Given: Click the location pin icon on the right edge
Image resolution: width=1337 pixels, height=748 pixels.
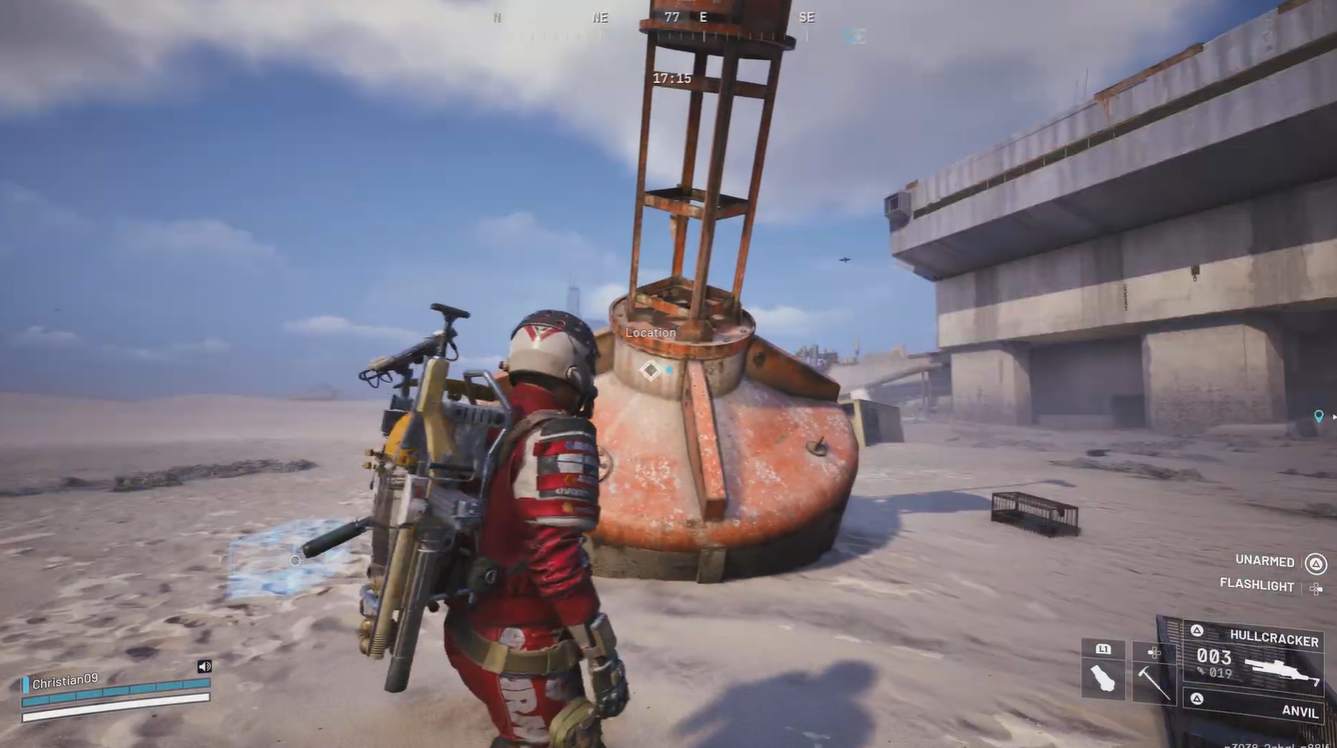Looking at the screenshot, I should (1316, 412).
